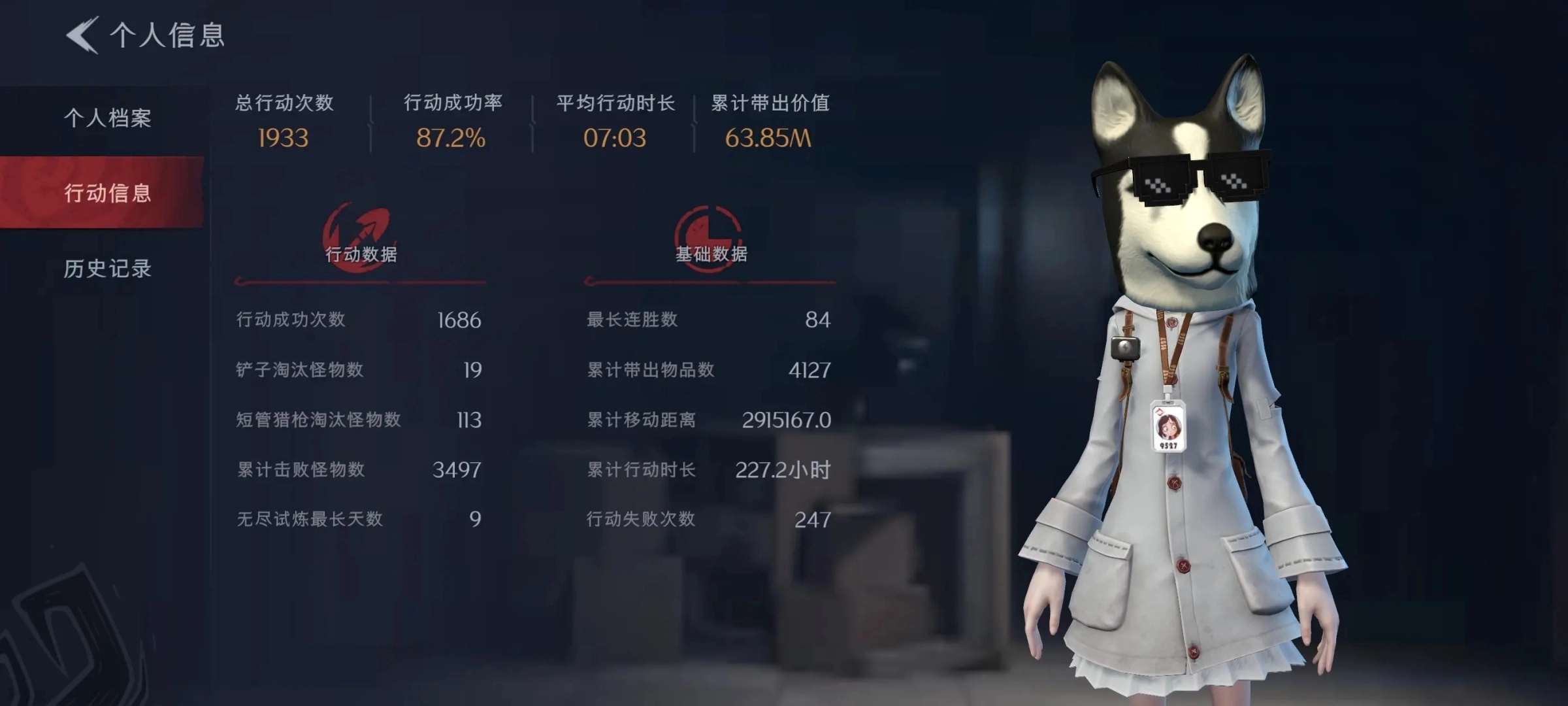Image resolution: width=1568 pixels, height=706 pixels.
Task: Click the 行动成功率 percentage 87.2%
Action: tap(451, 138)
